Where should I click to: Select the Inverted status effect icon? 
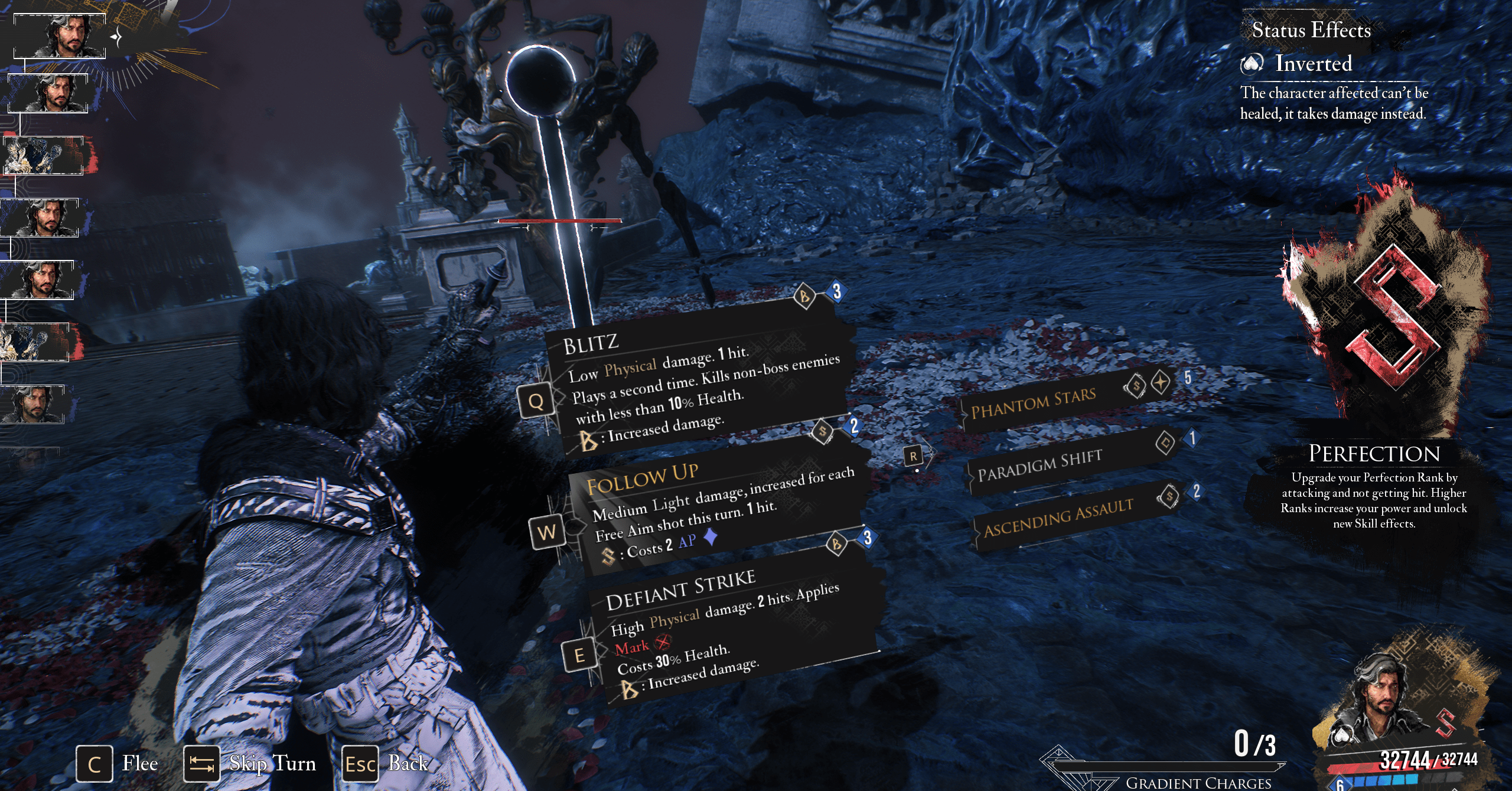(x=1252, y=63)
